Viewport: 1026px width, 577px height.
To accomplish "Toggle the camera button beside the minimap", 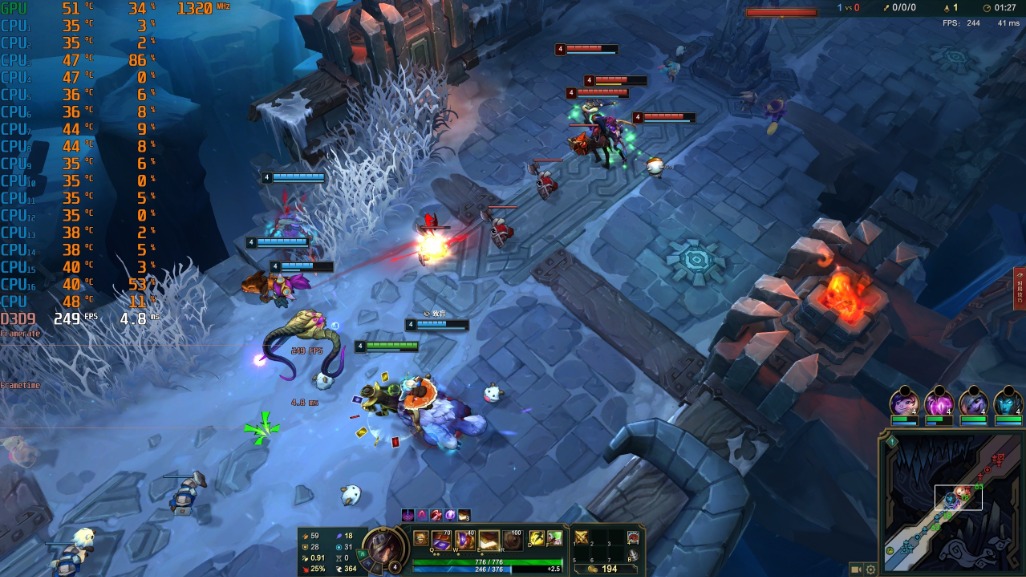I will click(856, 569).
